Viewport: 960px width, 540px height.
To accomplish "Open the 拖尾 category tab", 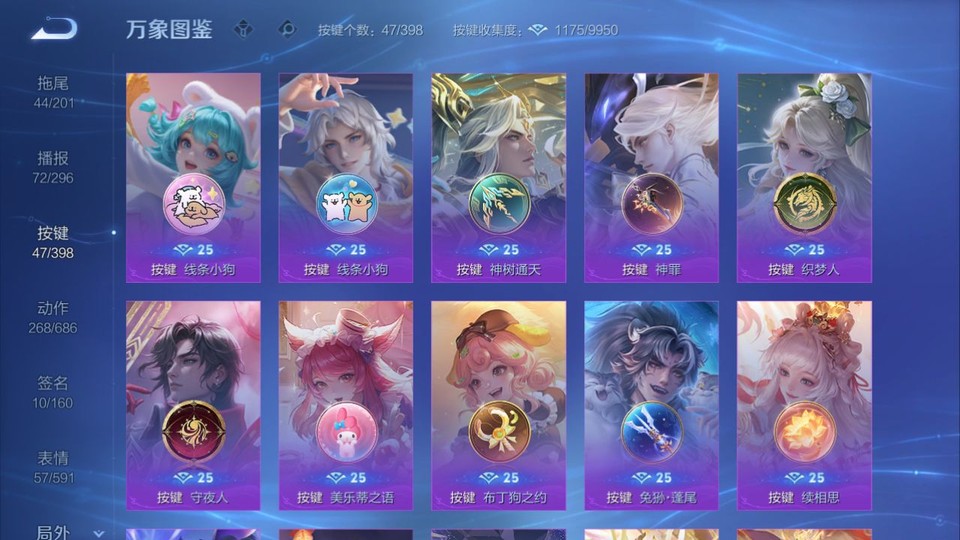I will [54, 92].
